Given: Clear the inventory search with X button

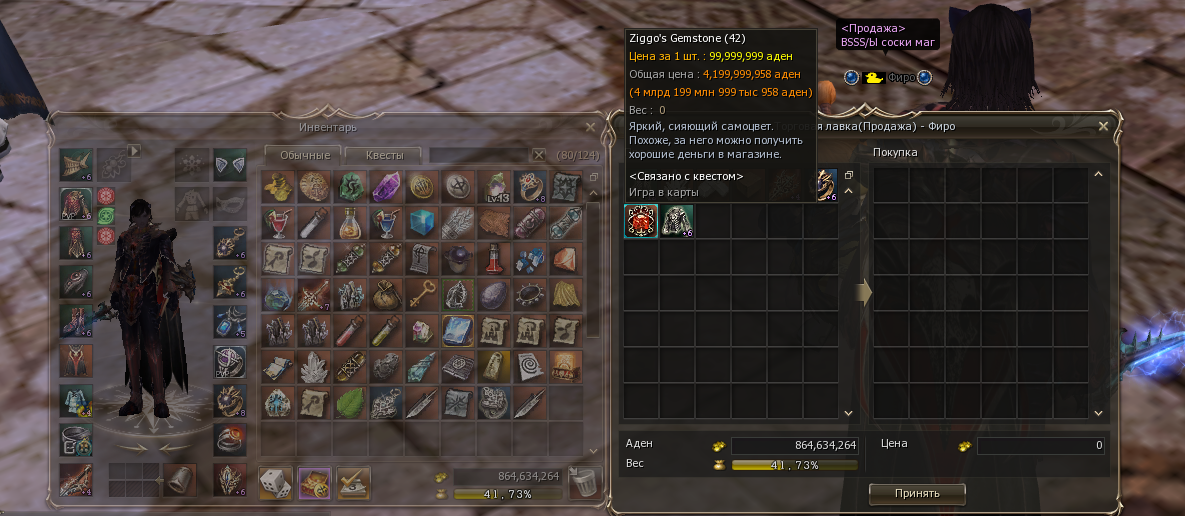Looking at the screenshot, I should (539, 155).
